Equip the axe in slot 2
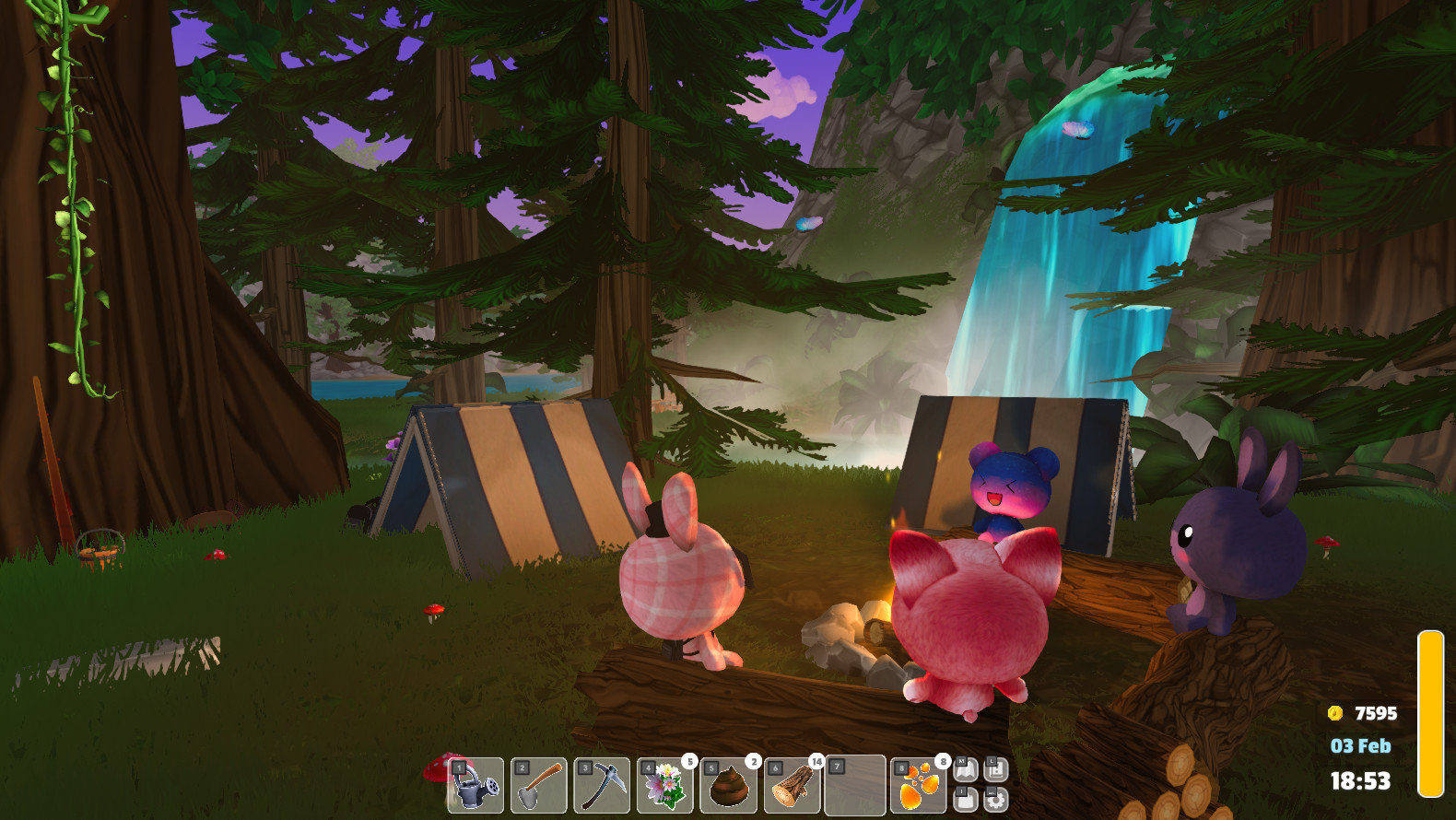 click(539, 786)
